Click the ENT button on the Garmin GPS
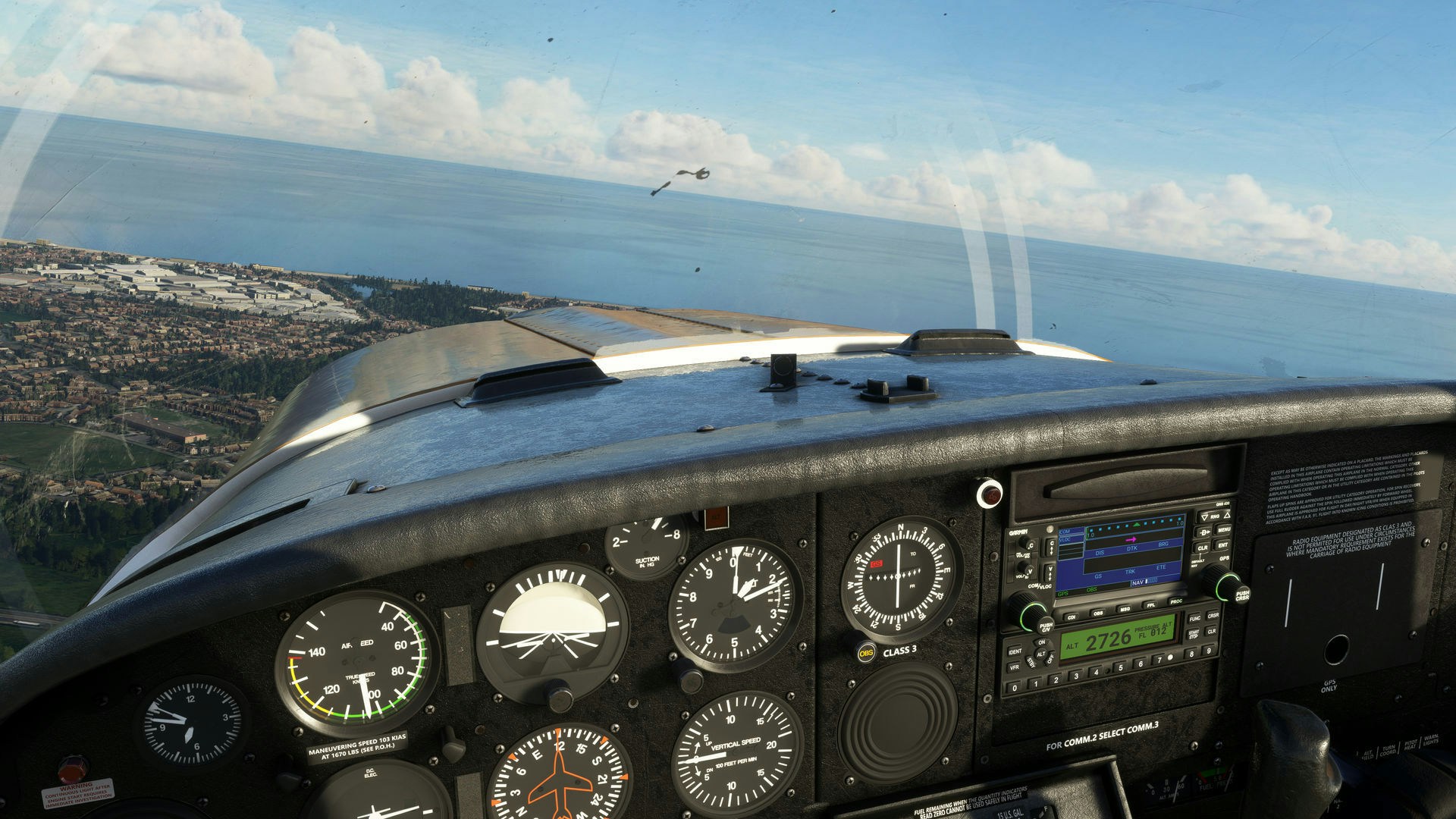 tap(1222, 545)
